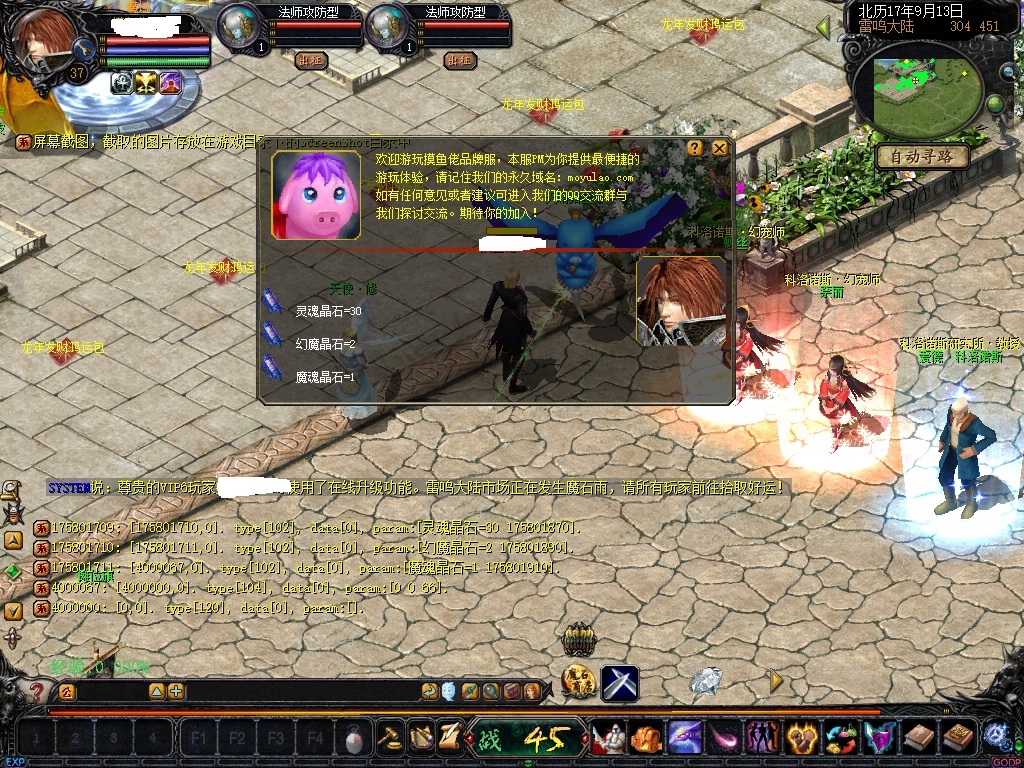This screenshot has height=768, width=1024.
Task: Close the welcome dialog window
Action: coord(719,148)
